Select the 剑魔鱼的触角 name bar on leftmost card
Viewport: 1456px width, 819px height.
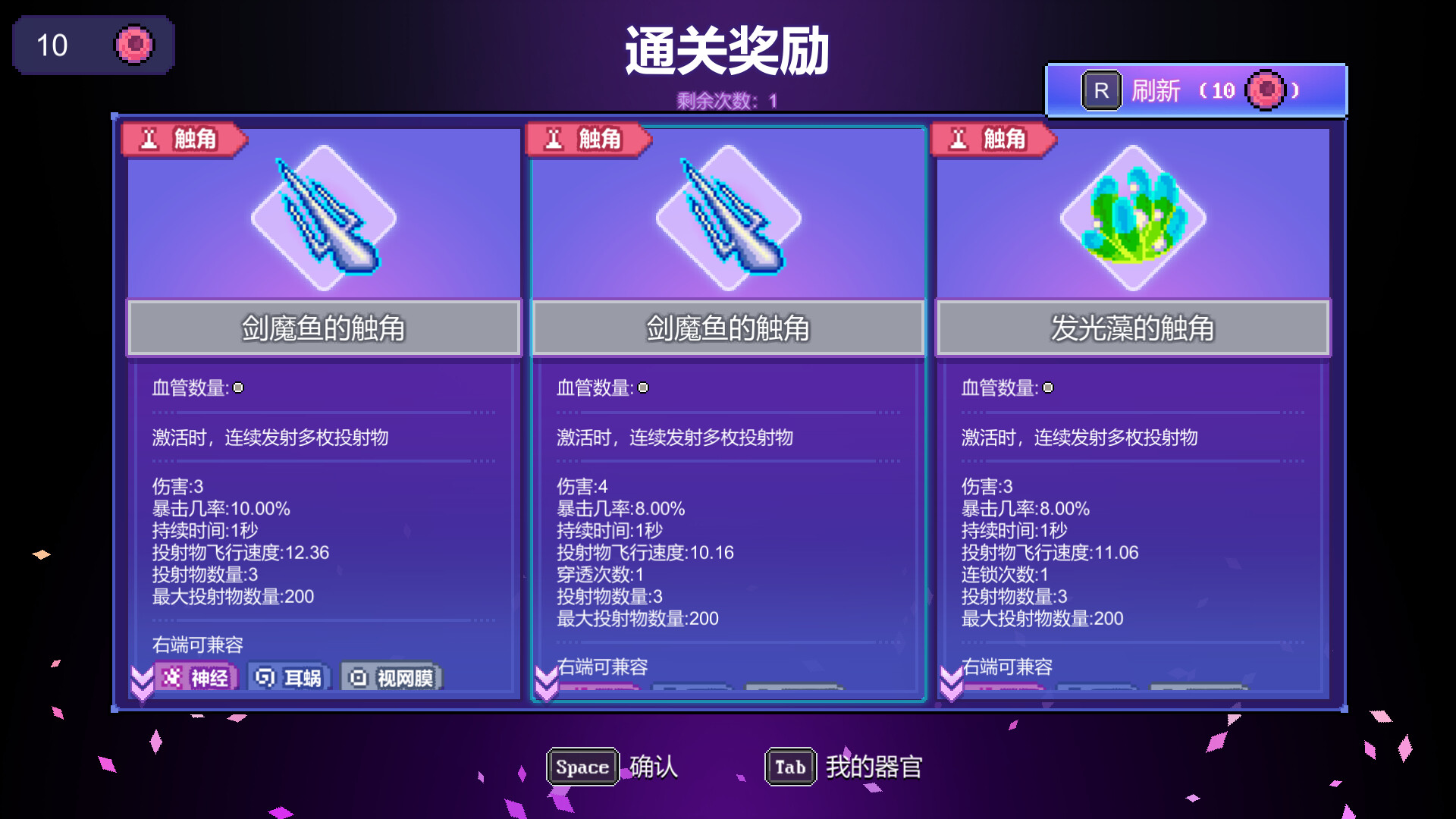[324, 328]
